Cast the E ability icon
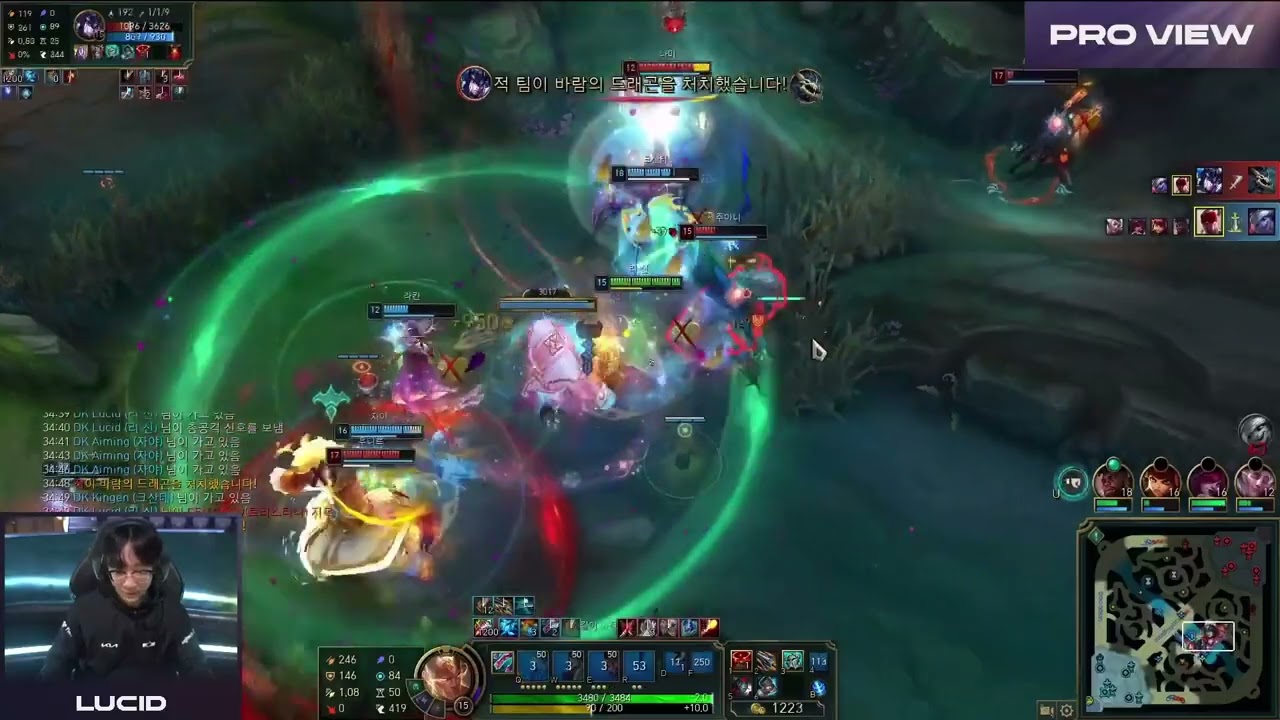 tap(602, 665)
